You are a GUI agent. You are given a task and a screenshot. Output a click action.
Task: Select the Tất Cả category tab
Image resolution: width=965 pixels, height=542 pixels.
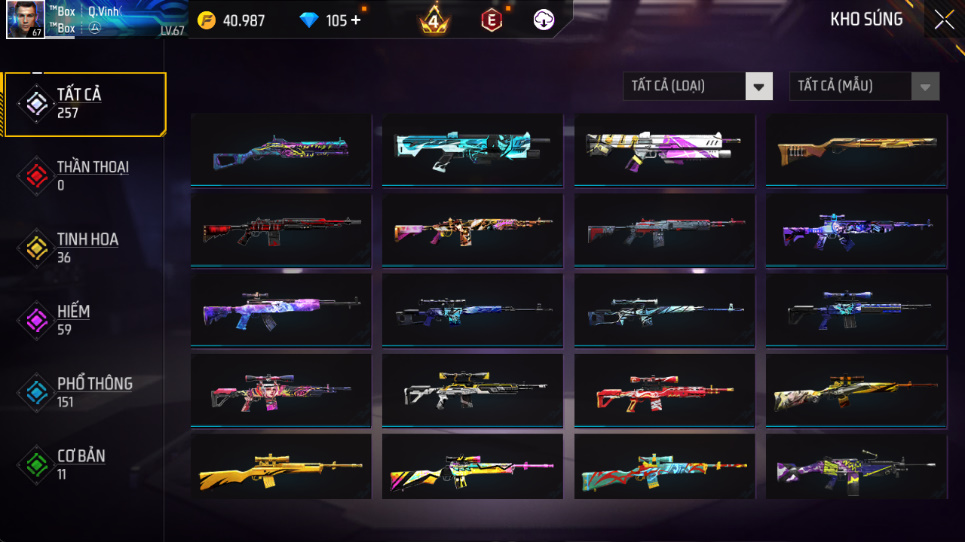pyautogui.click(x=84, y=103)
